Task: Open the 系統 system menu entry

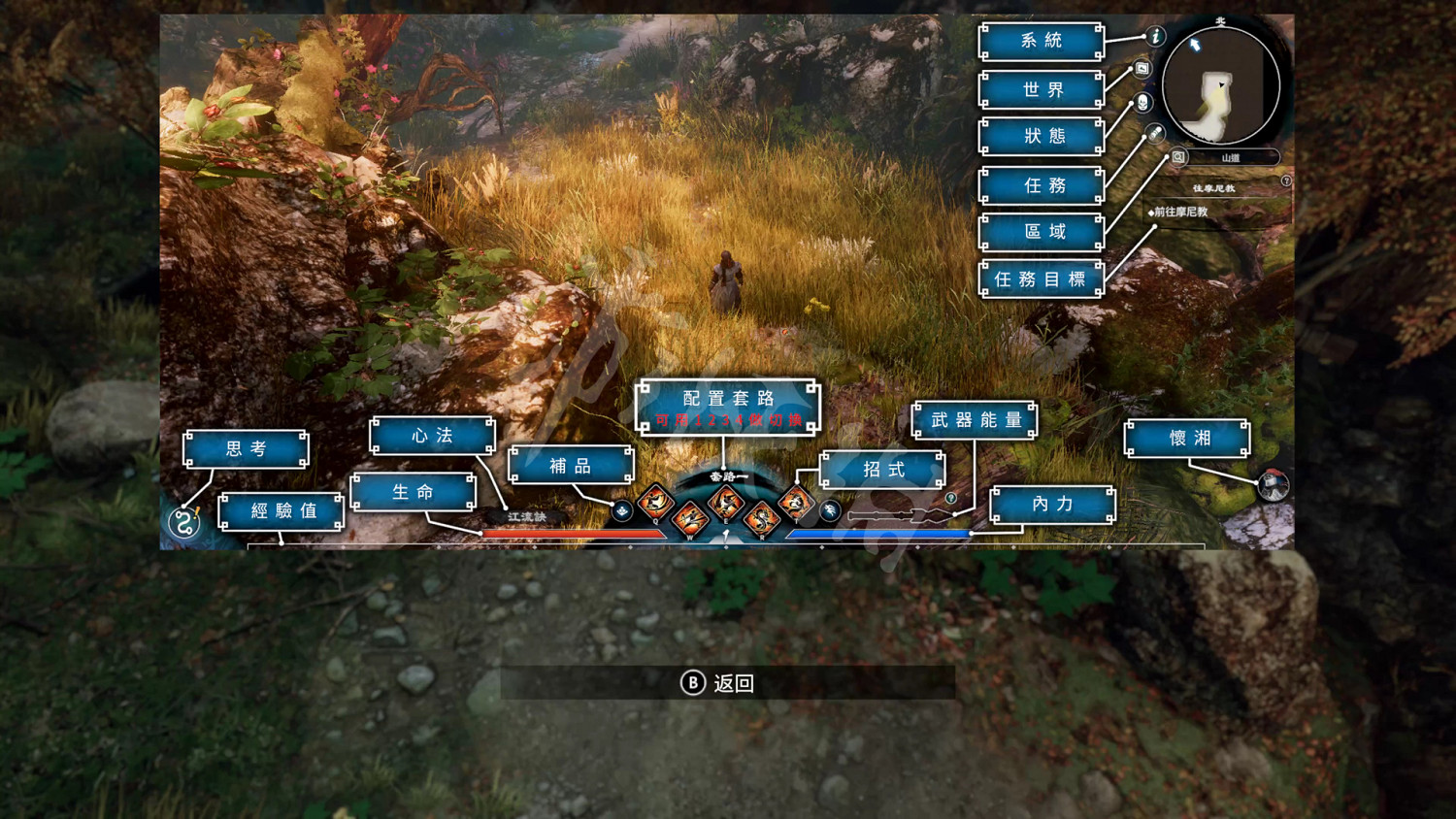Action: coord(1042,39)
